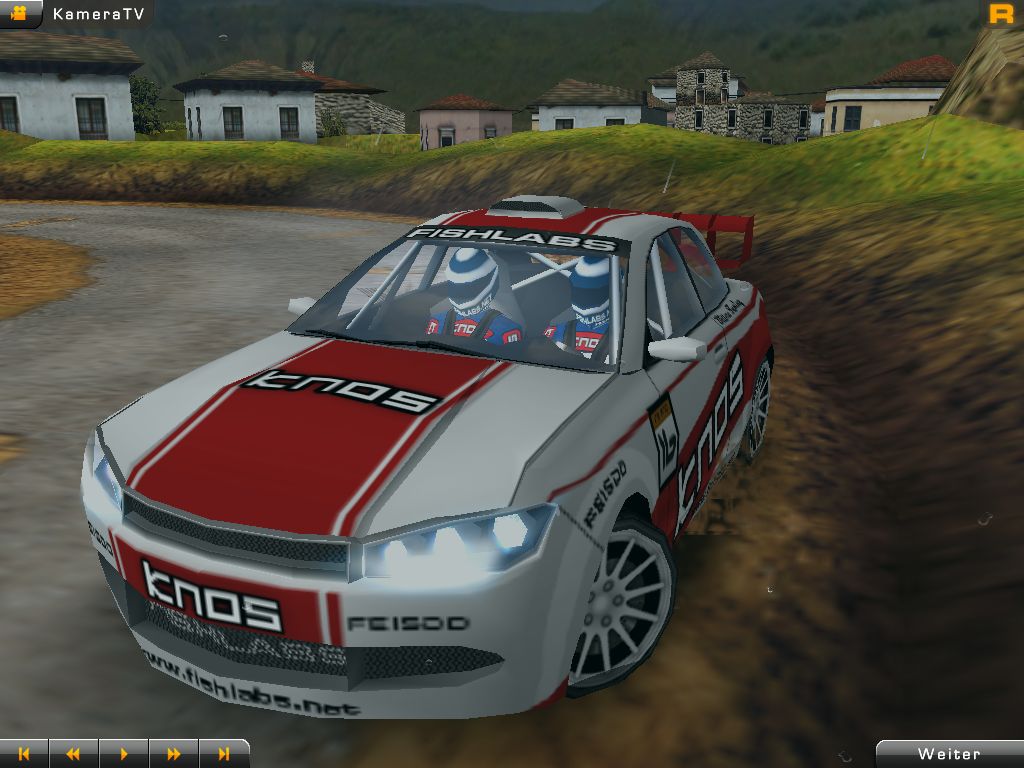The image size is (1024, 768).
Task: Rewind the replay
Action: pos(73,754)
